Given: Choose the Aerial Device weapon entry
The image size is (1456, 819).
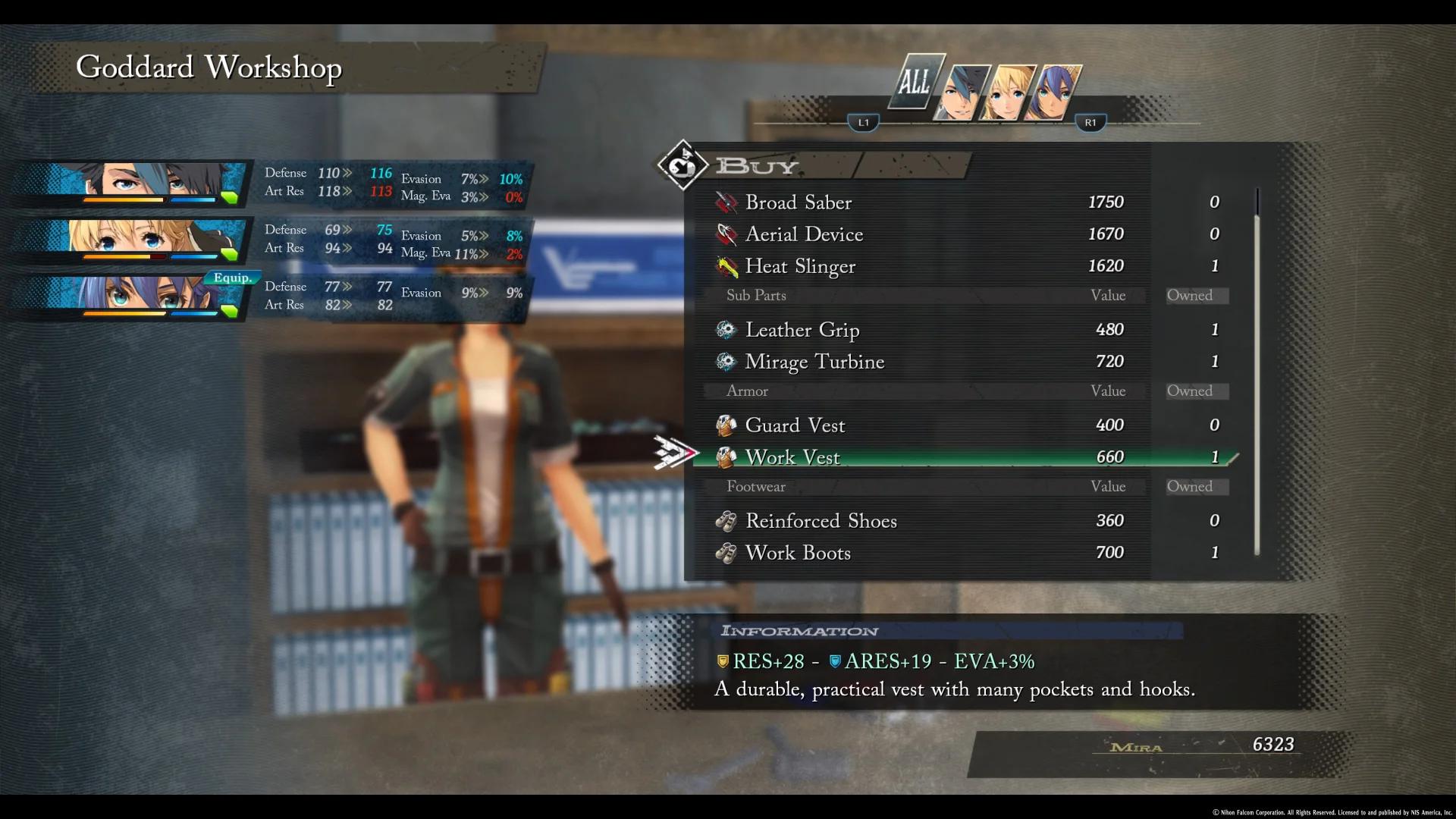Looking at the screenshot, I should [804, 234].
